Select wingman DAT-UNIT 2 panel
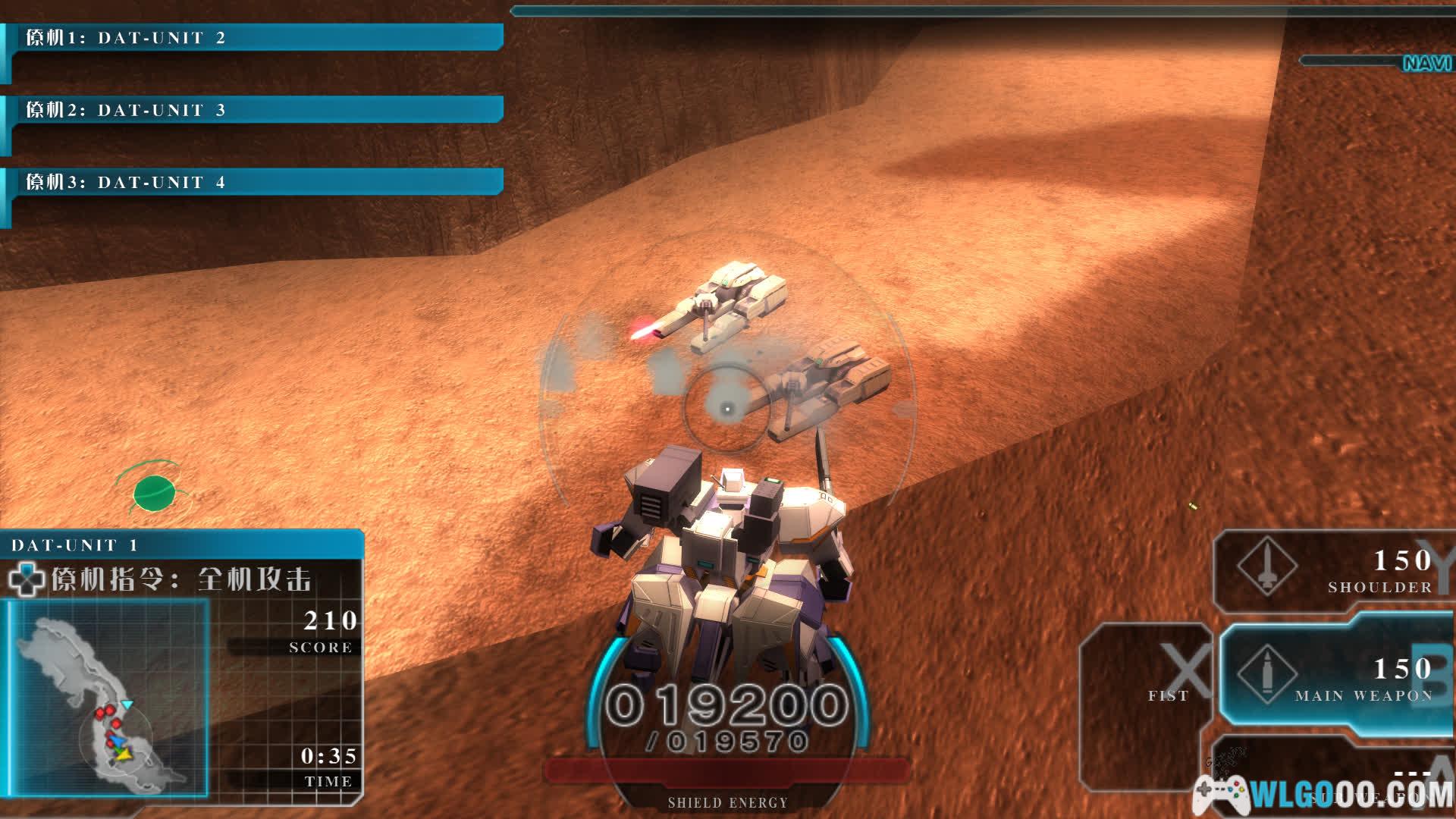 [x=254, y=38]
